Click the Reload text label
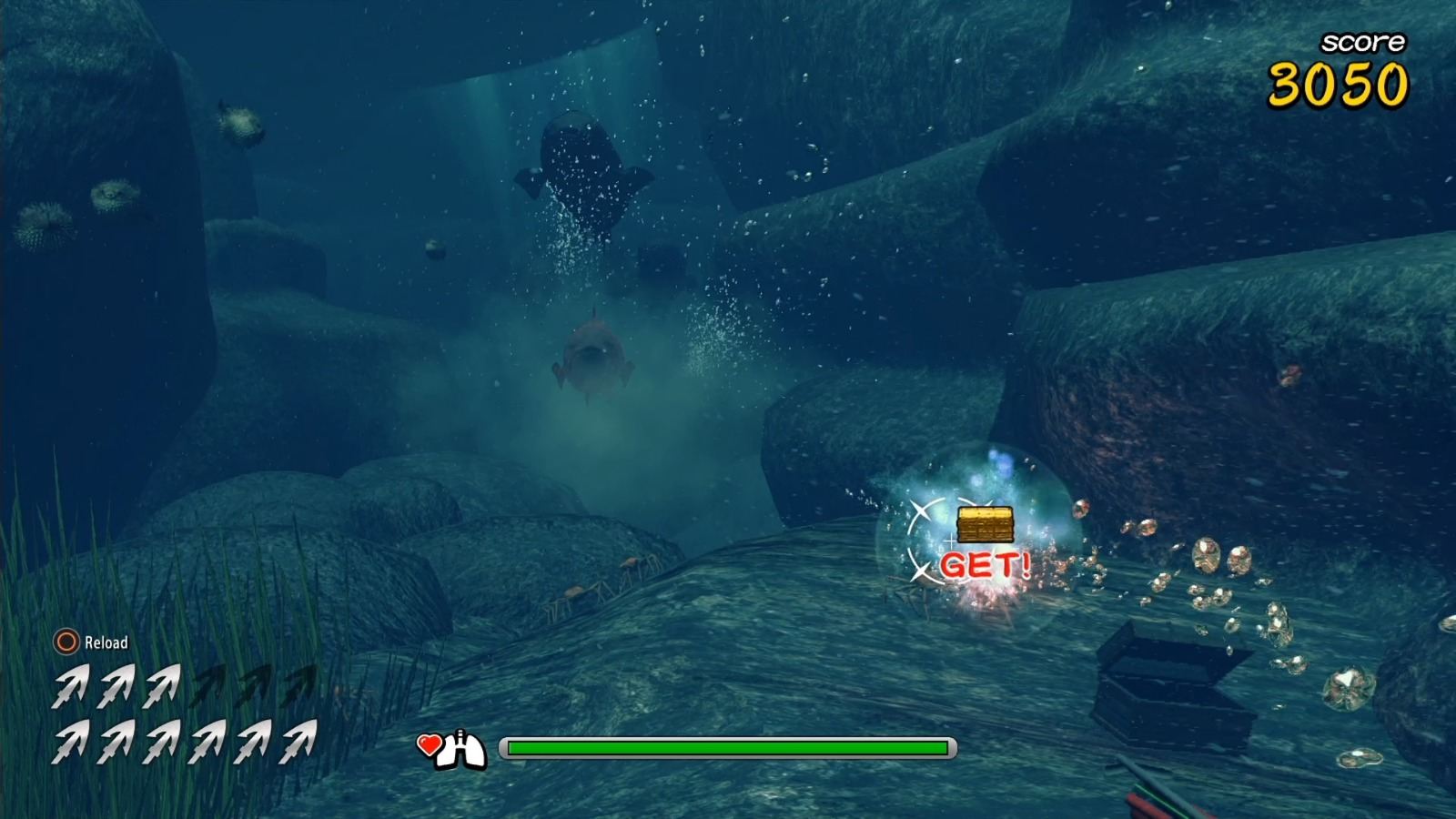Image resolution: width=1456 pixels, height=819 pixels. pos(107,642)
